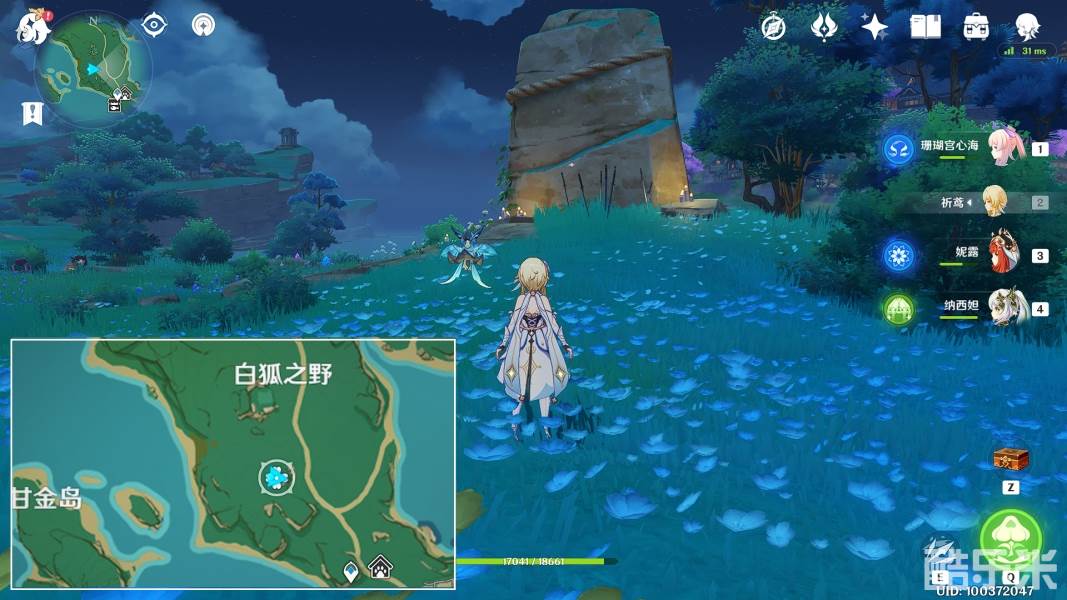Open the Paimon main menu

click(32, 27)
